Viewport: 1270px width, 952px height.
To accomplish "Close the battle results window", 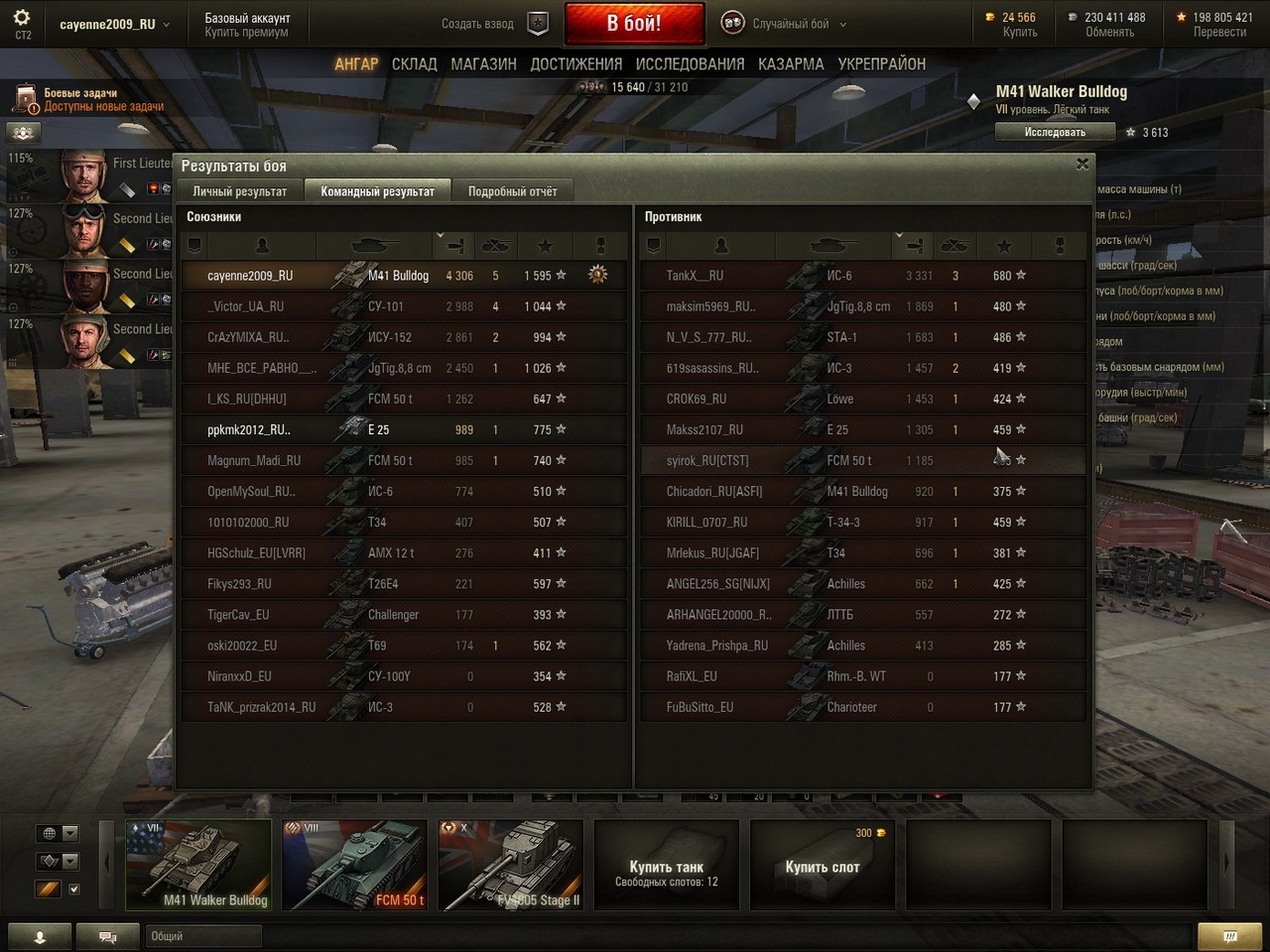I will pos(1082,165).
